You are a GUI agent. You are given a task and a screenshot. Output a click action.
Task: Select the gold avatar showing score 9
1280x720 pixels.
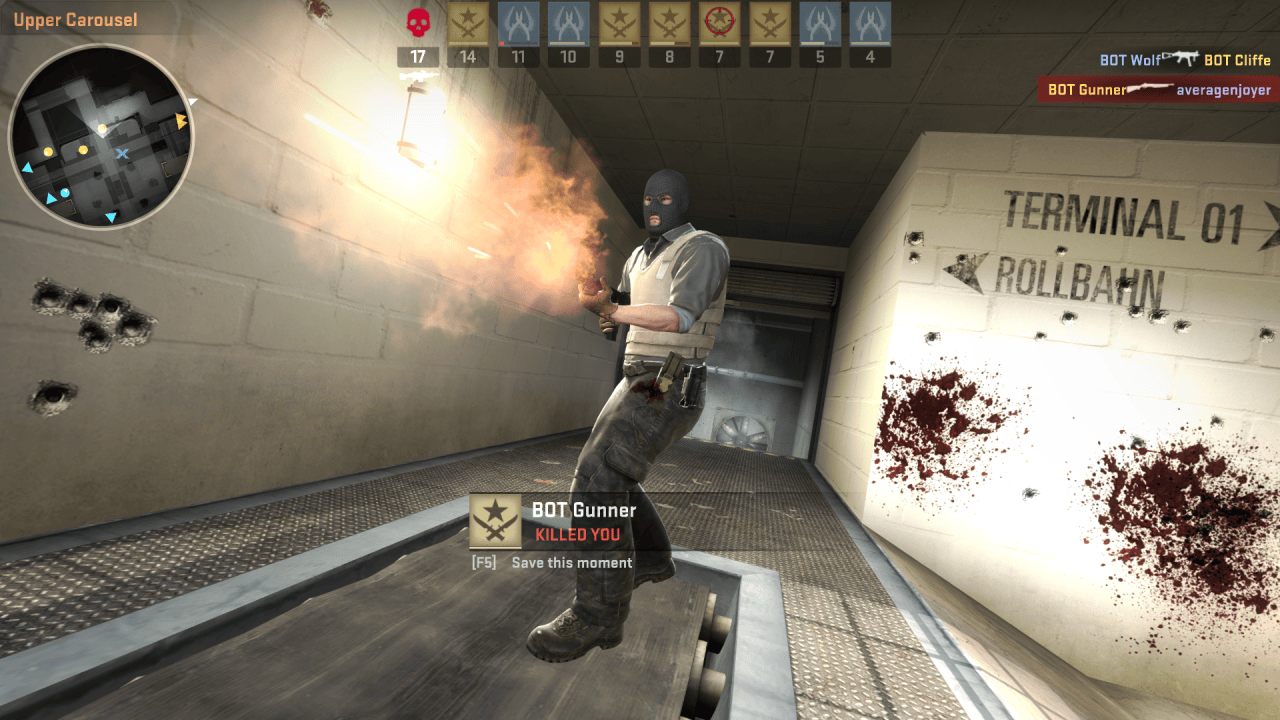(x=619, y=23)
